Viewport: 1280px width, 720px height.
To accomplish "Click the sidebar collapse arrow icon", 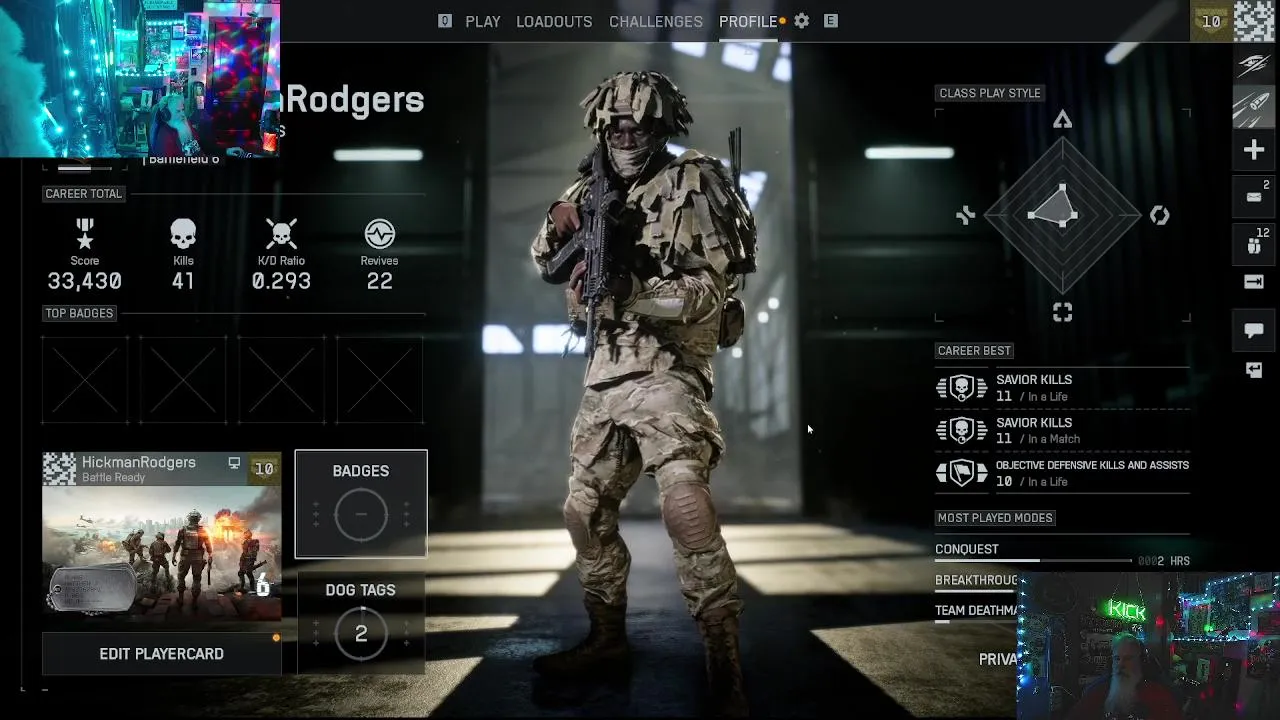I will coord(1254,282).
